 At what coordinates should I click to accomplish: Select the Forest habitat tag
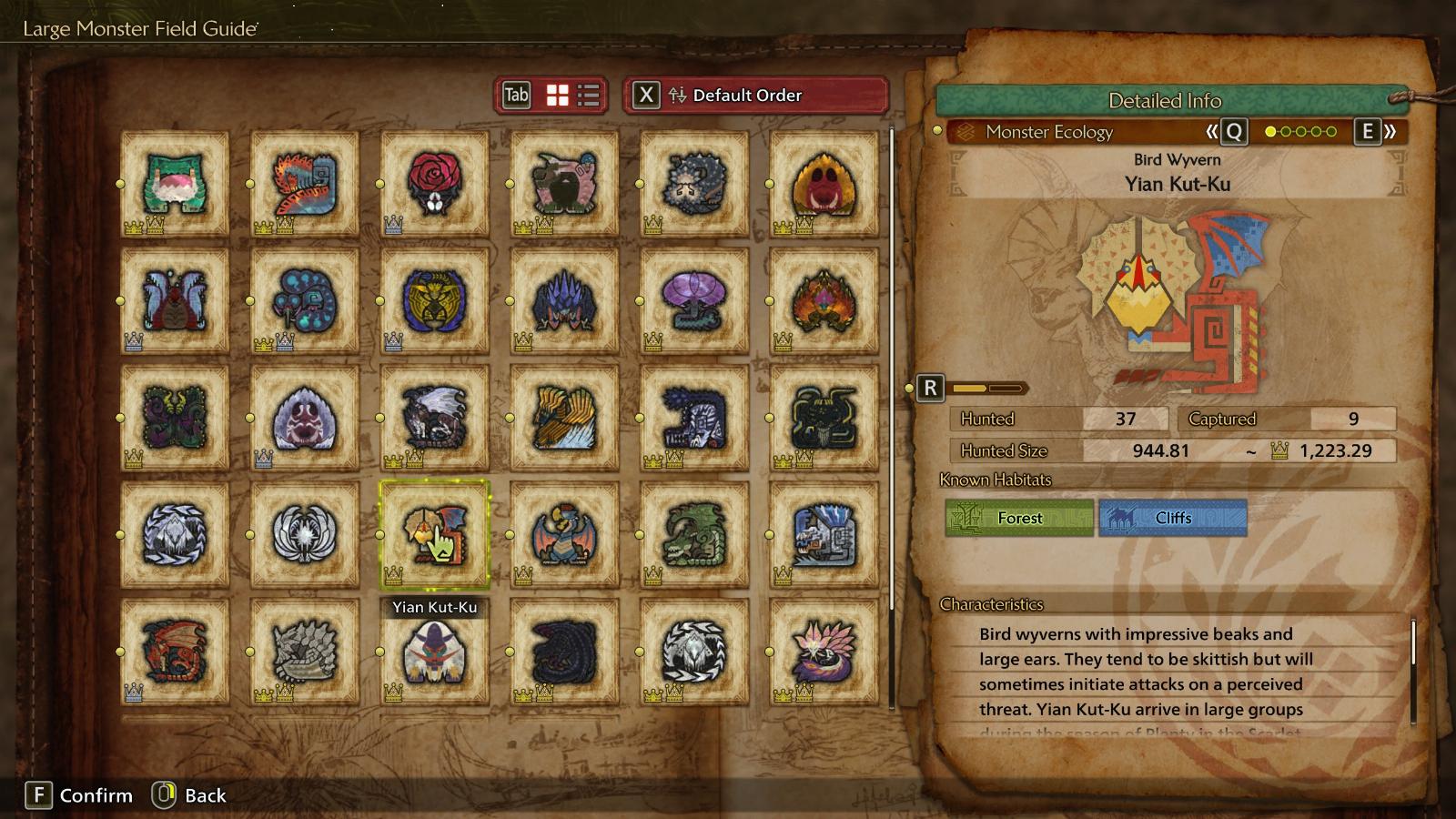click(1019, 518)
